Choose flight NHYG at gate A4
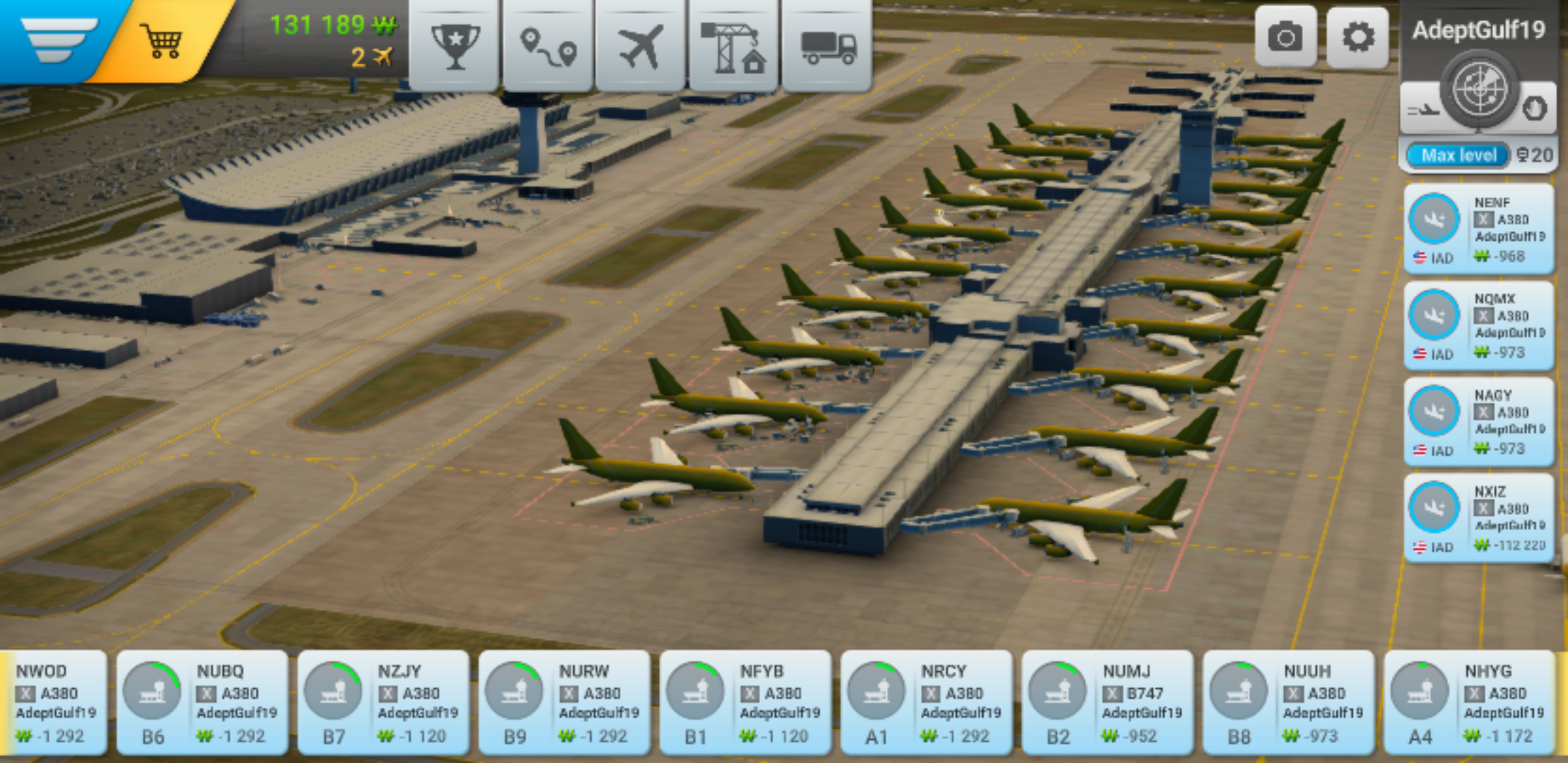Screen dimensions: 1568x763 coord(1469,702)
